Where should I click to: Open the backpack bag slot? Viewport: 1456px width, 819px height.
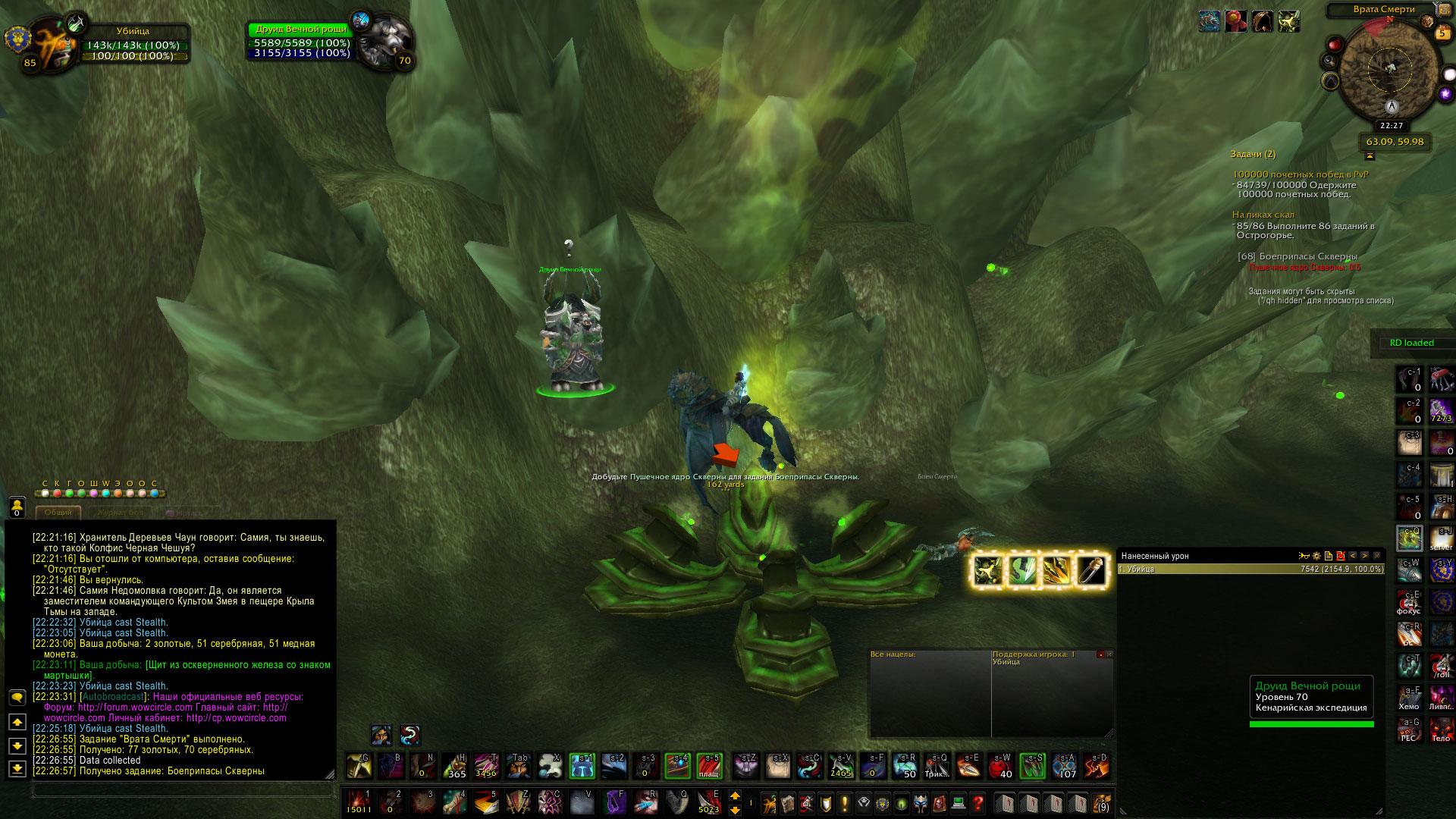click(x=1102, y=802)
